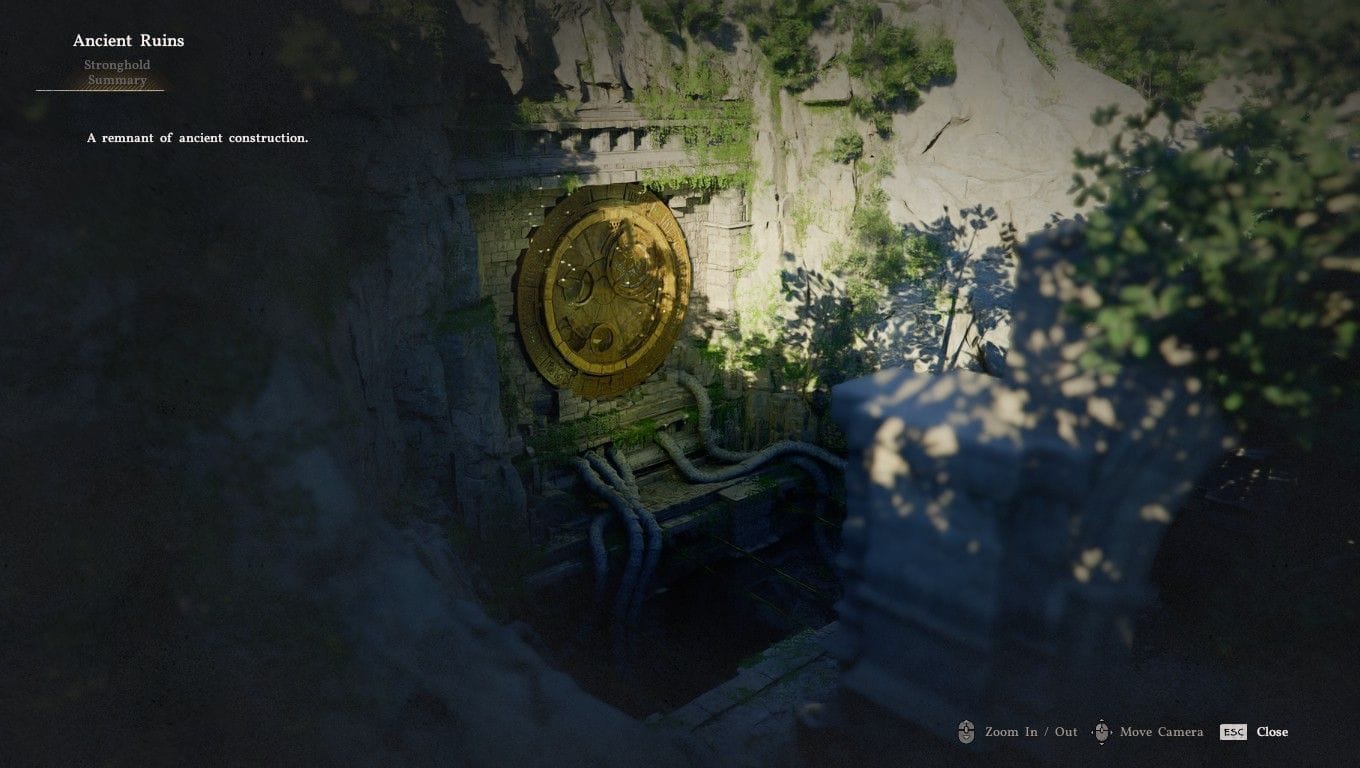Click the spiral symbol on the golden disc

pos(601,338)
